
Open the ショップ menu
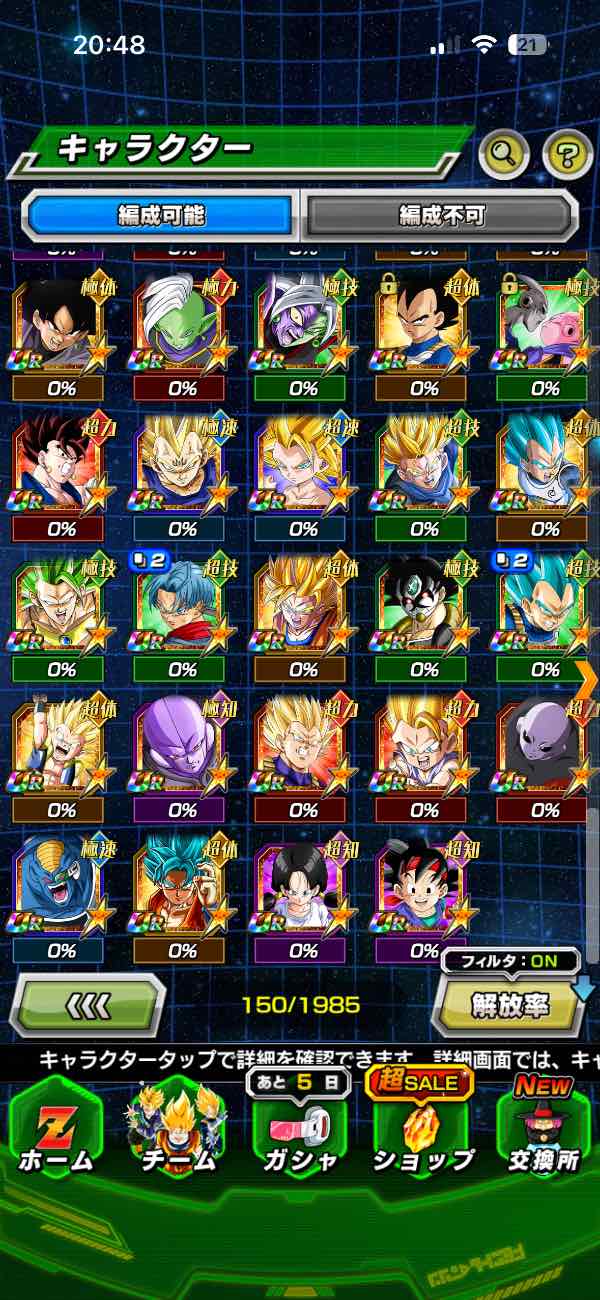click(423, 1130)
